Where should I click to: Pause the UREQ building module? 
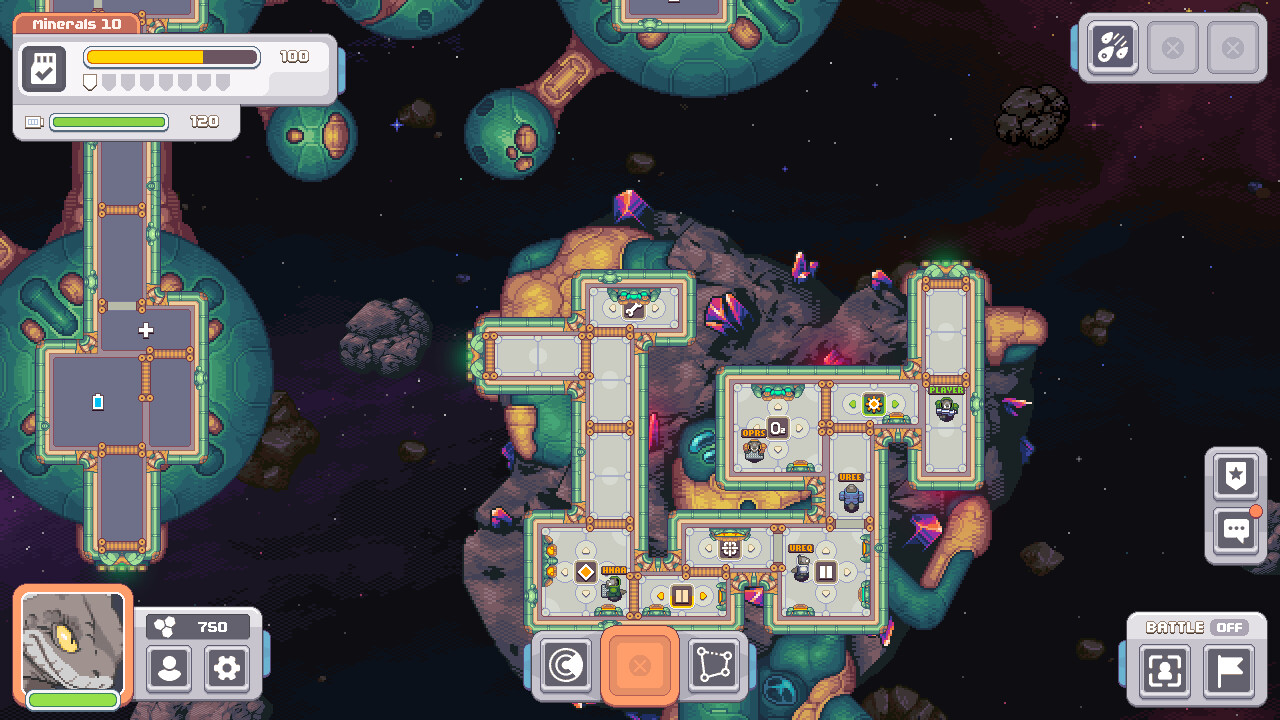coord(826,570)
